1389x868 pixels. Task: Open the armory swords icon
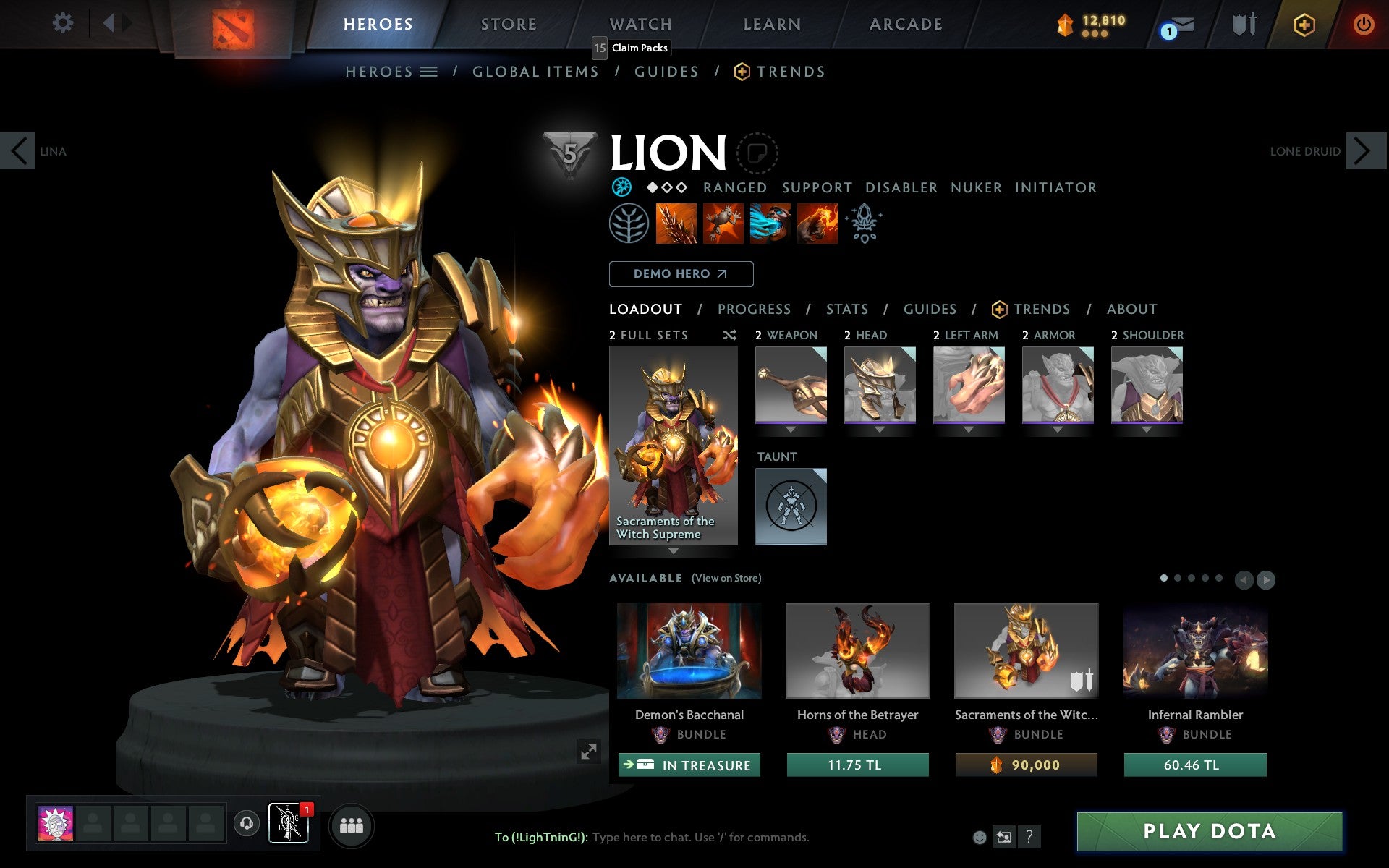tap(1243, 24)
